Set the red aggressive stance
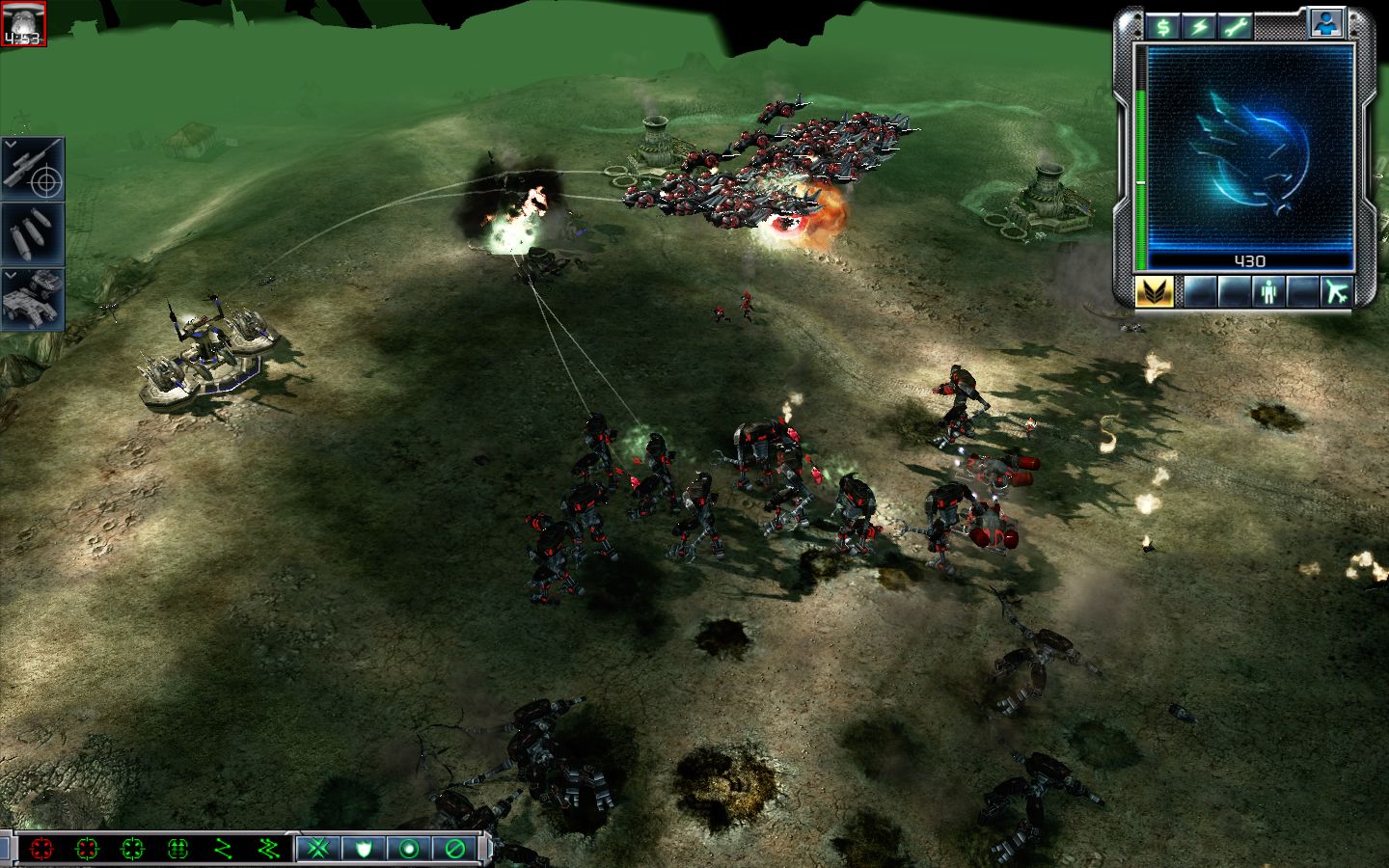The width and height of the screenshot is (1389, 868). tap(41, 849)
